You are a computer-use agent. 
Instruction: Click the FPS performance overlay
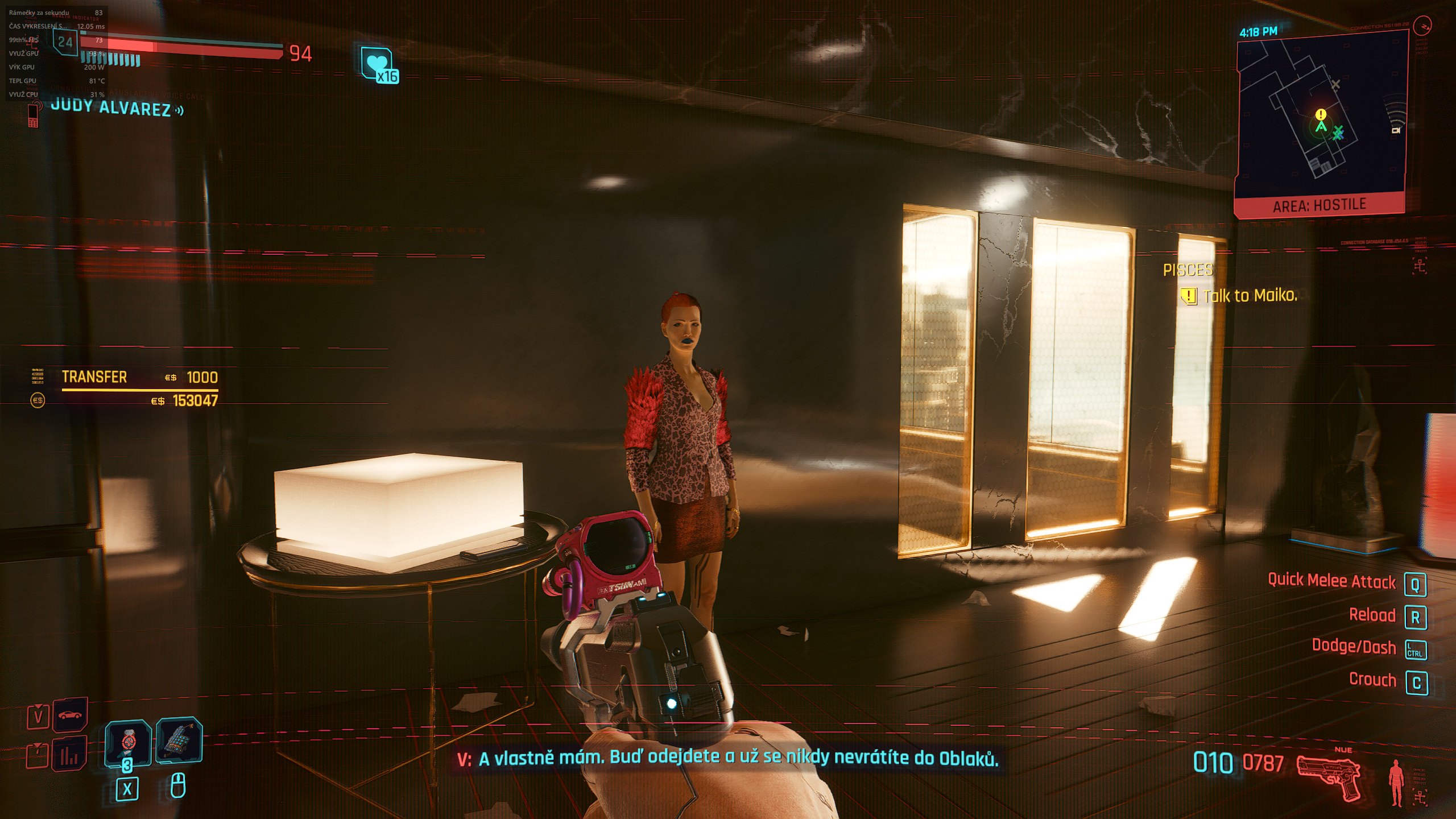tap(56, 53)
